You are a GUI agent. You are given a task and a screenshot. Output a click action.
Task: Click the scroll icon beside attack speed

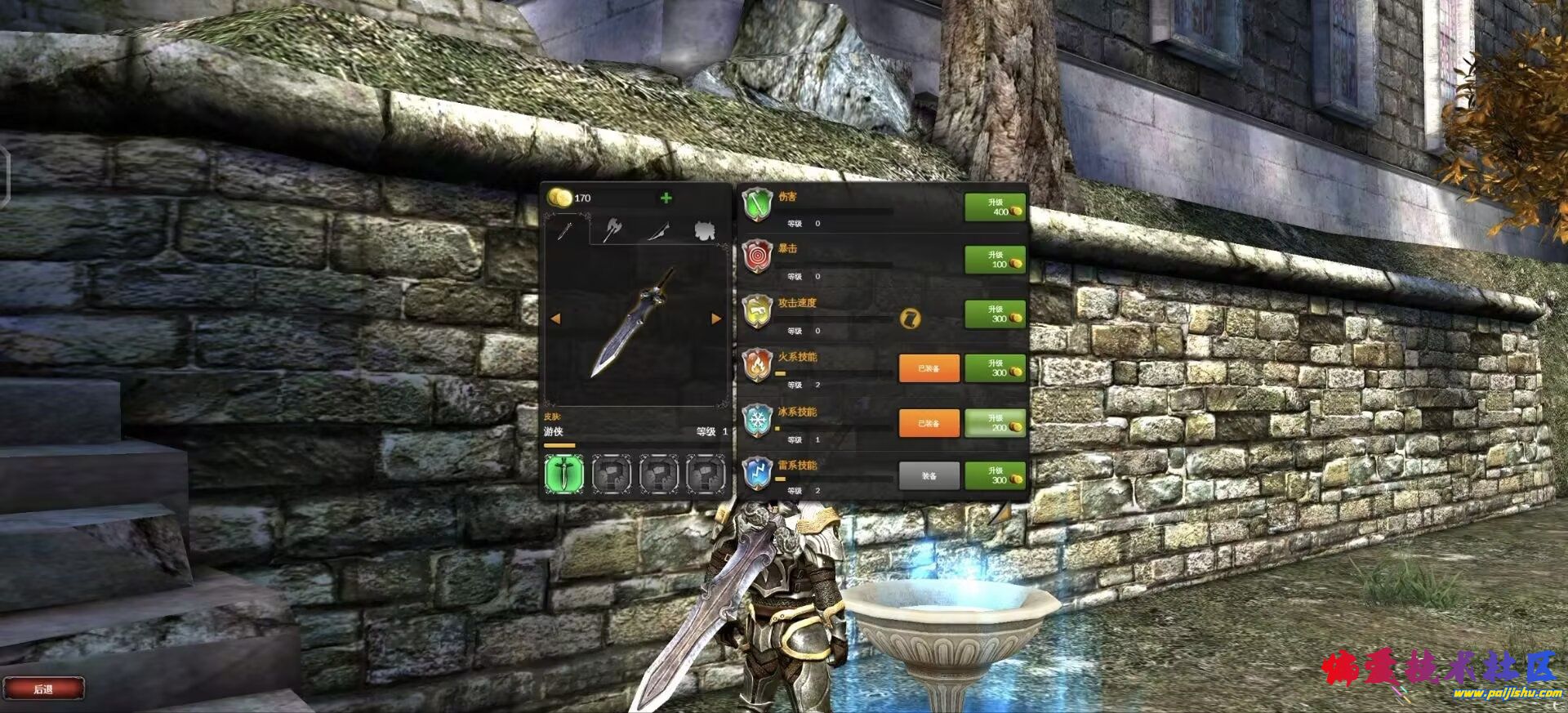(910, 319)
